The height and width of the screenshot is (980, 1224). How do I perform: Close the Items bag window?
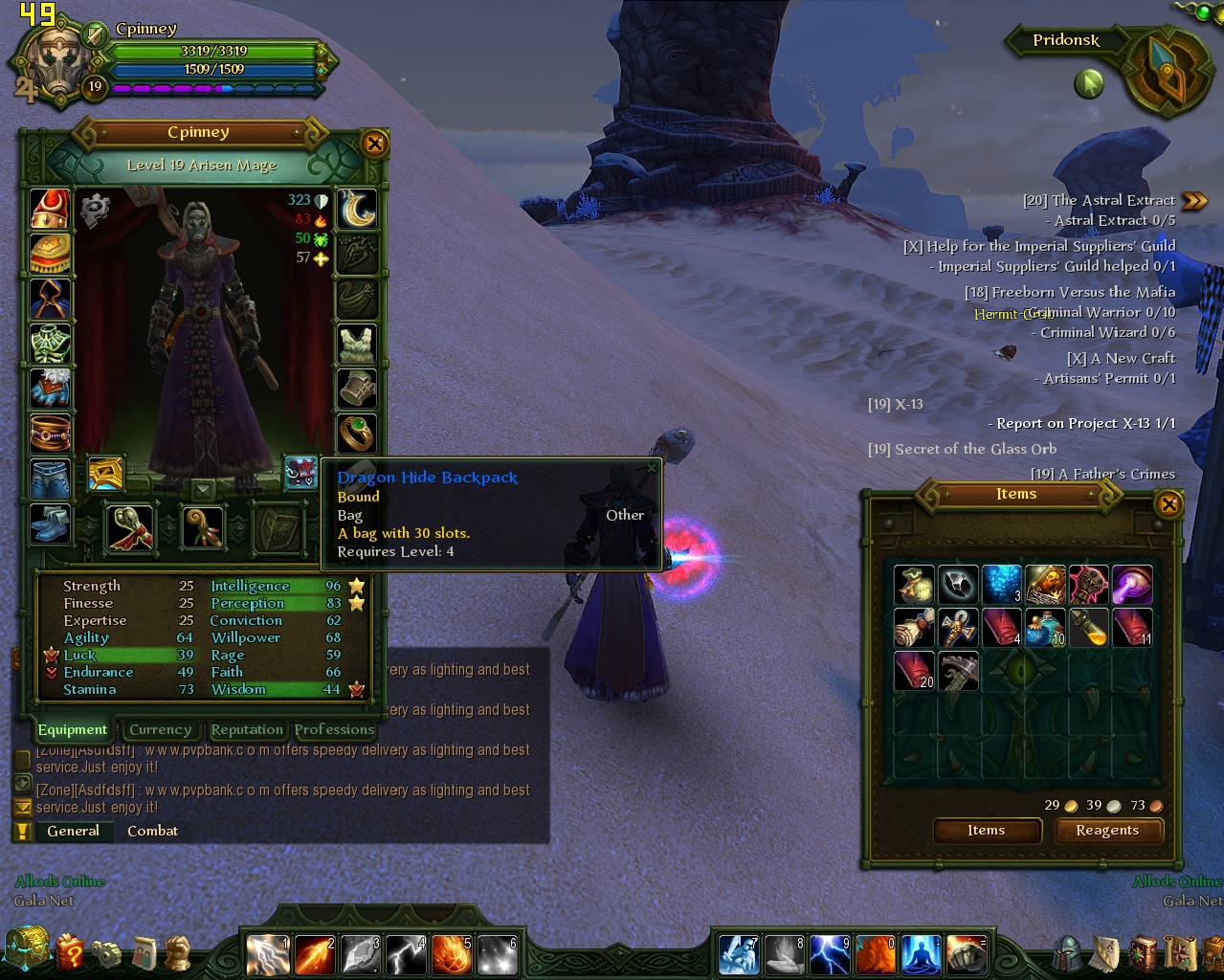(1168, 503)
